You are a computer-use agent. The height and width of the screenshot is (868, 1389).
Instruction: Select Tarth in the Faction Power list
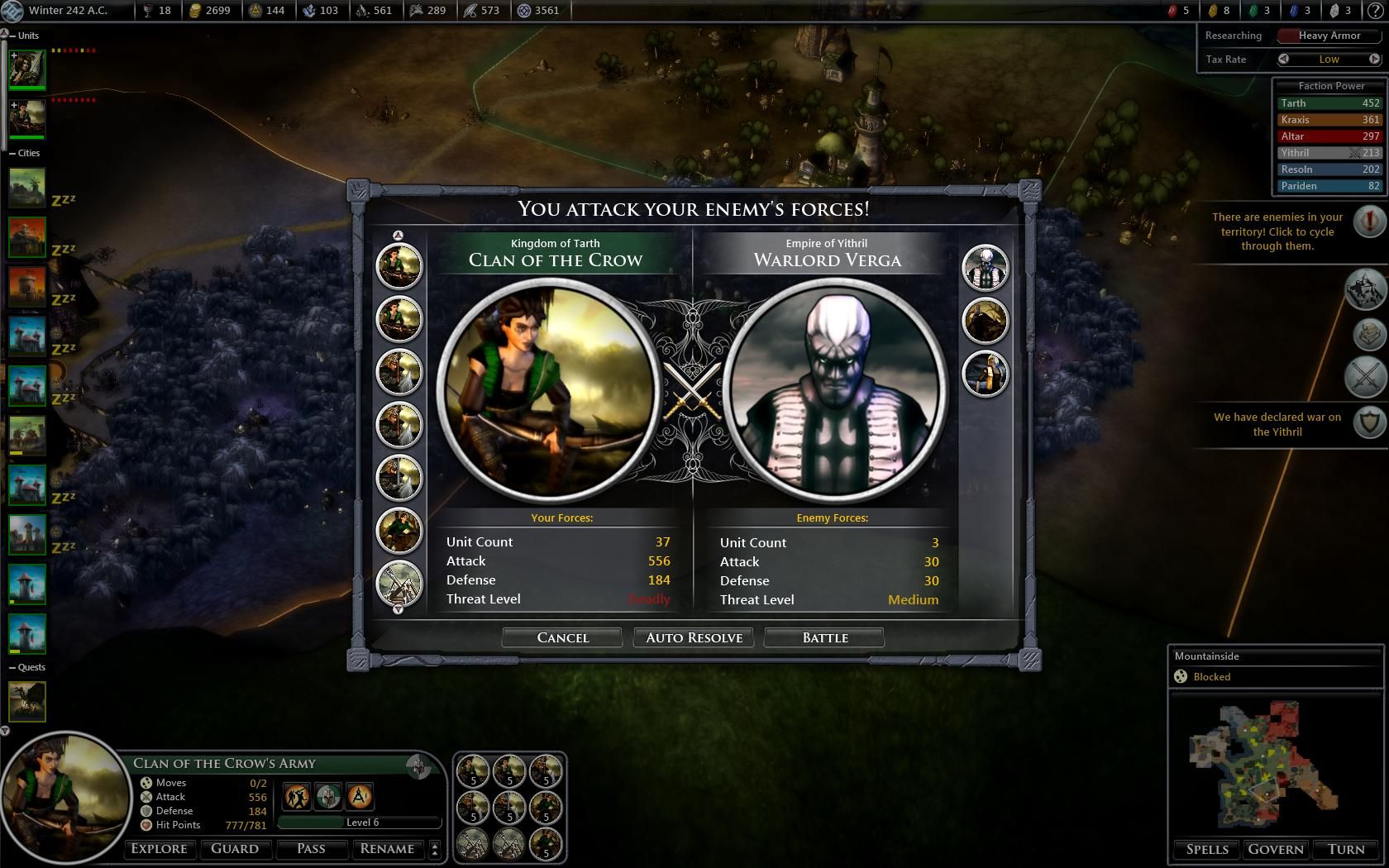pyautogui.click(x=1329, y=103)
